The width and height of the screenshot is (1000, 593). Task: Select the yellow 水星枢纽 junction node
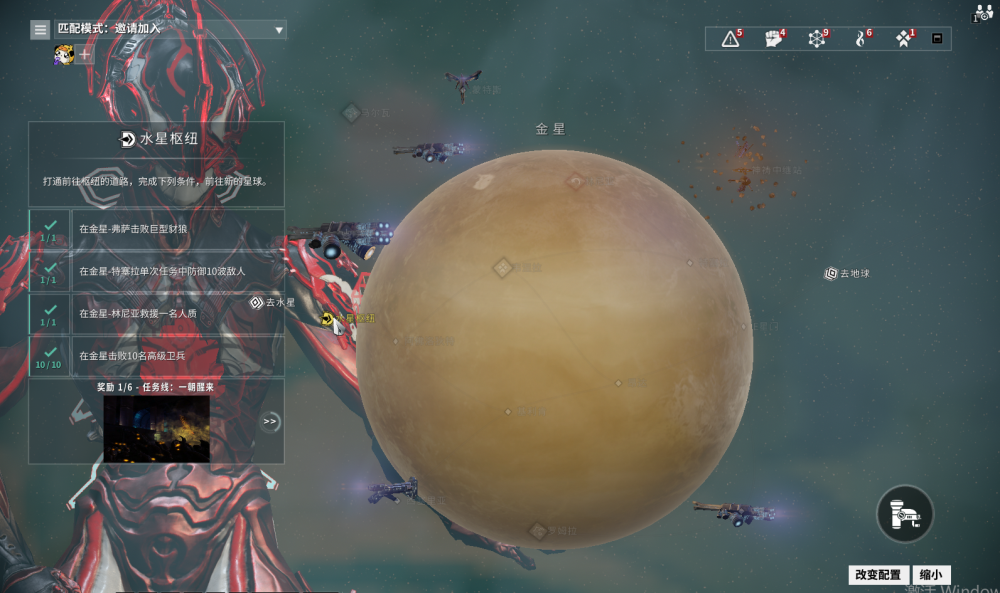tap(327, 318)
